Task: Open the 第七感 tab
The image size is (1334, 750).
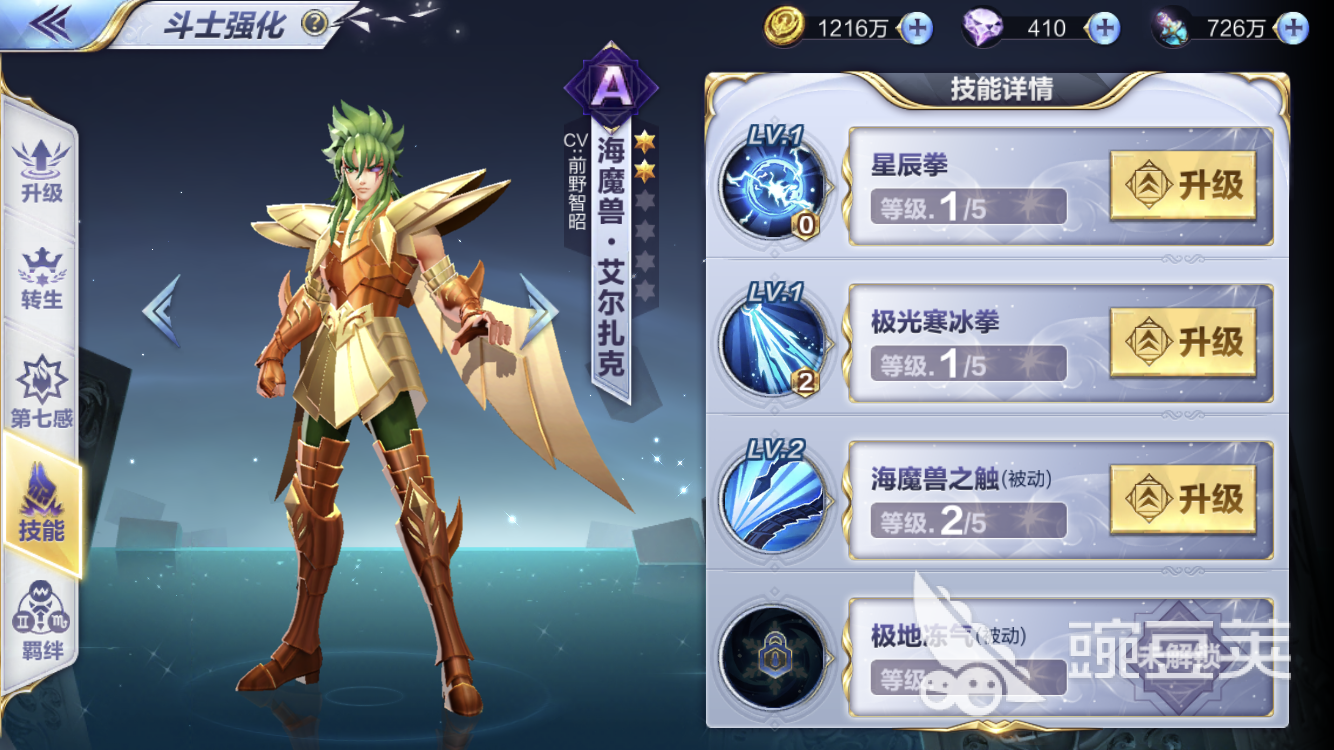Action: 41,393
